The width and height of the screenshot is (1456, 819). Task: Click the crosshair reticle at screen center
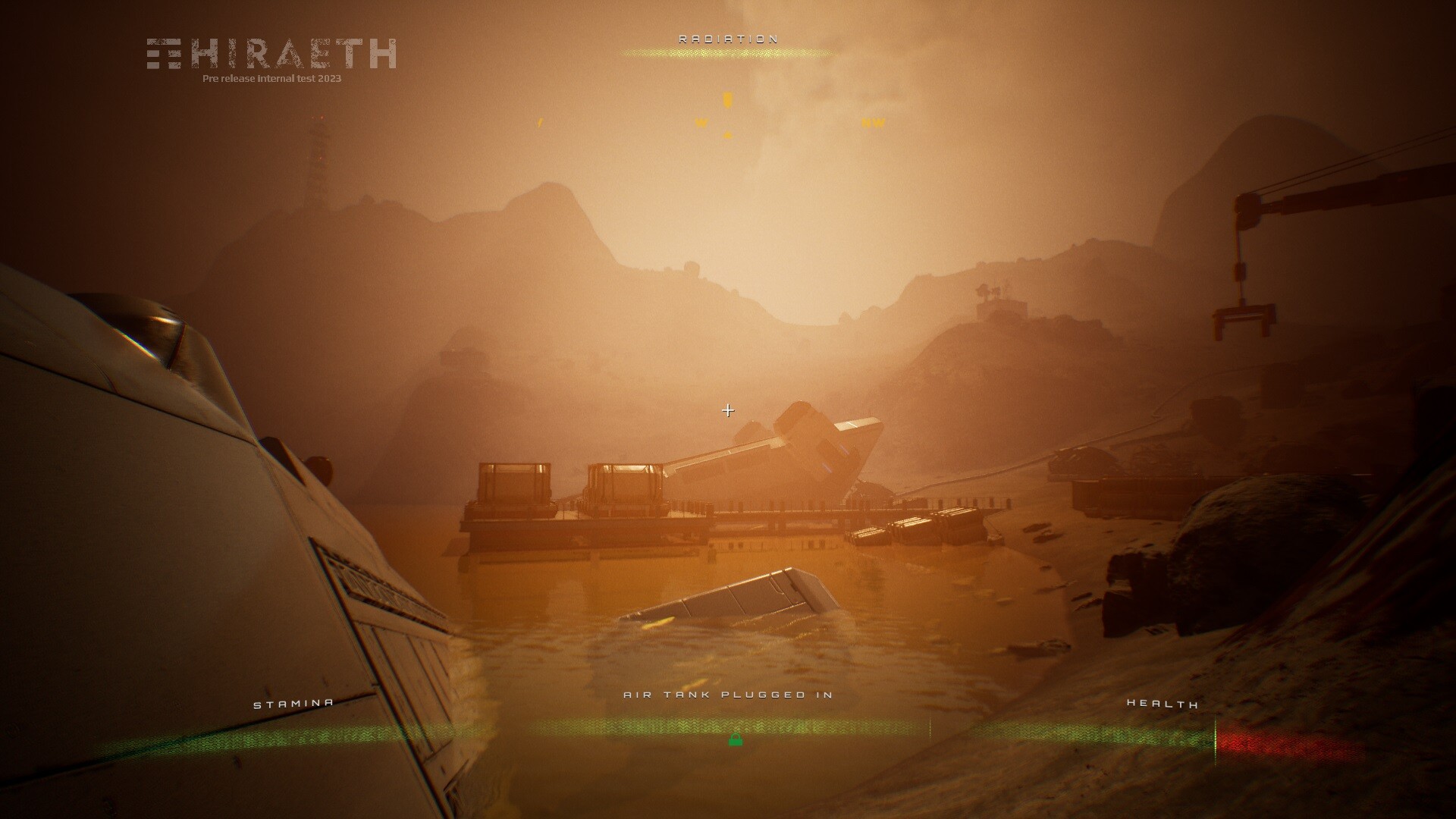tap(729, 409)
